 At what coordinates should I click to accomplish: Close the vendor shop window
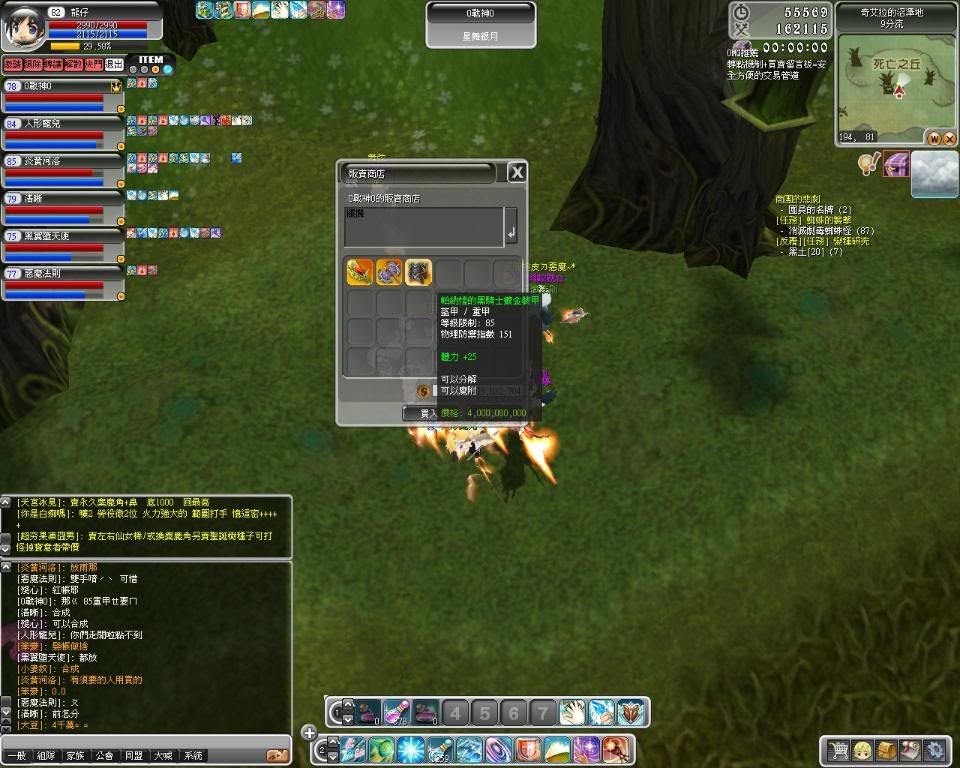coord(517,173)
